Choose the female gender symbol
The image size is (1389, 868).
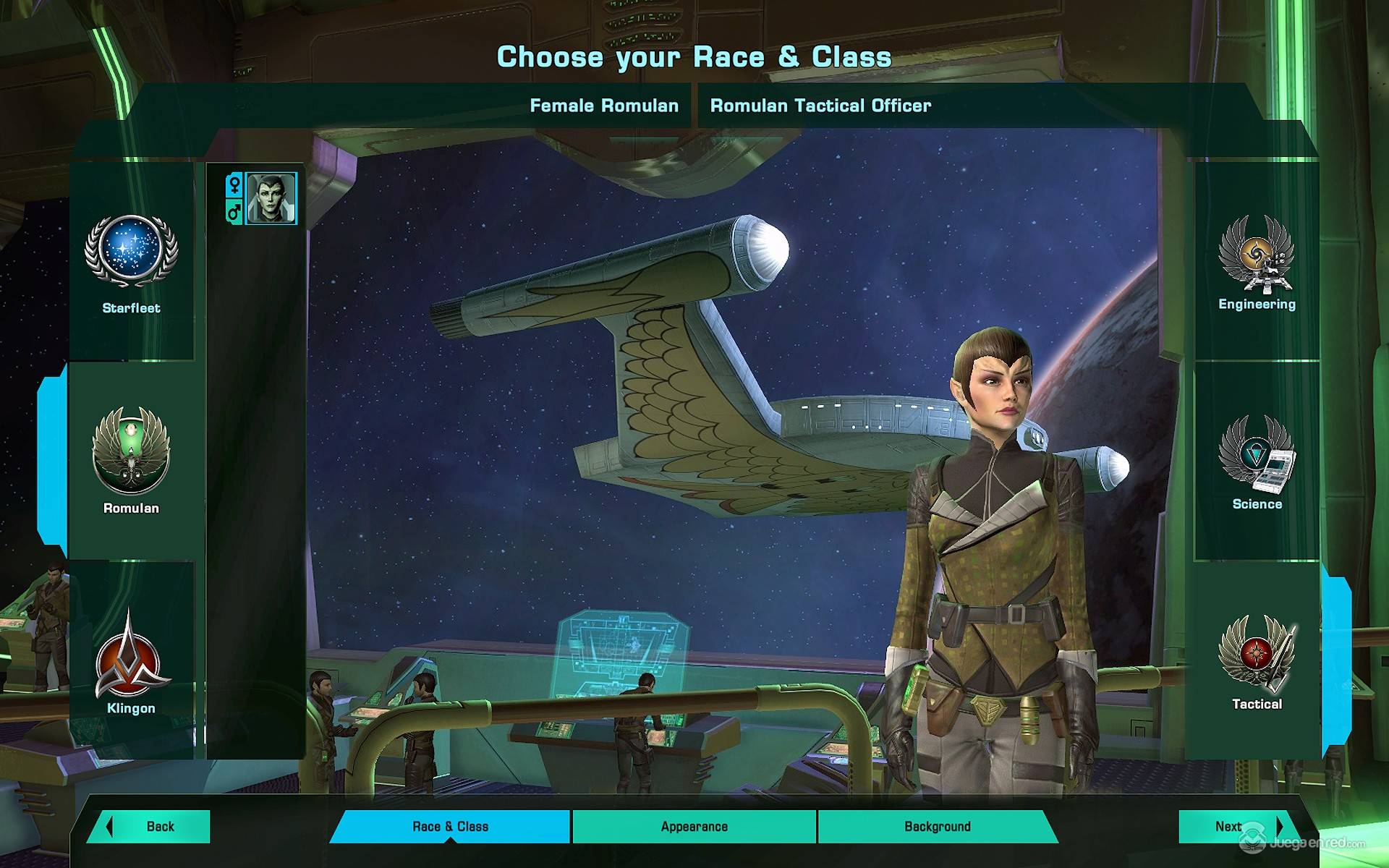point(234,185)
